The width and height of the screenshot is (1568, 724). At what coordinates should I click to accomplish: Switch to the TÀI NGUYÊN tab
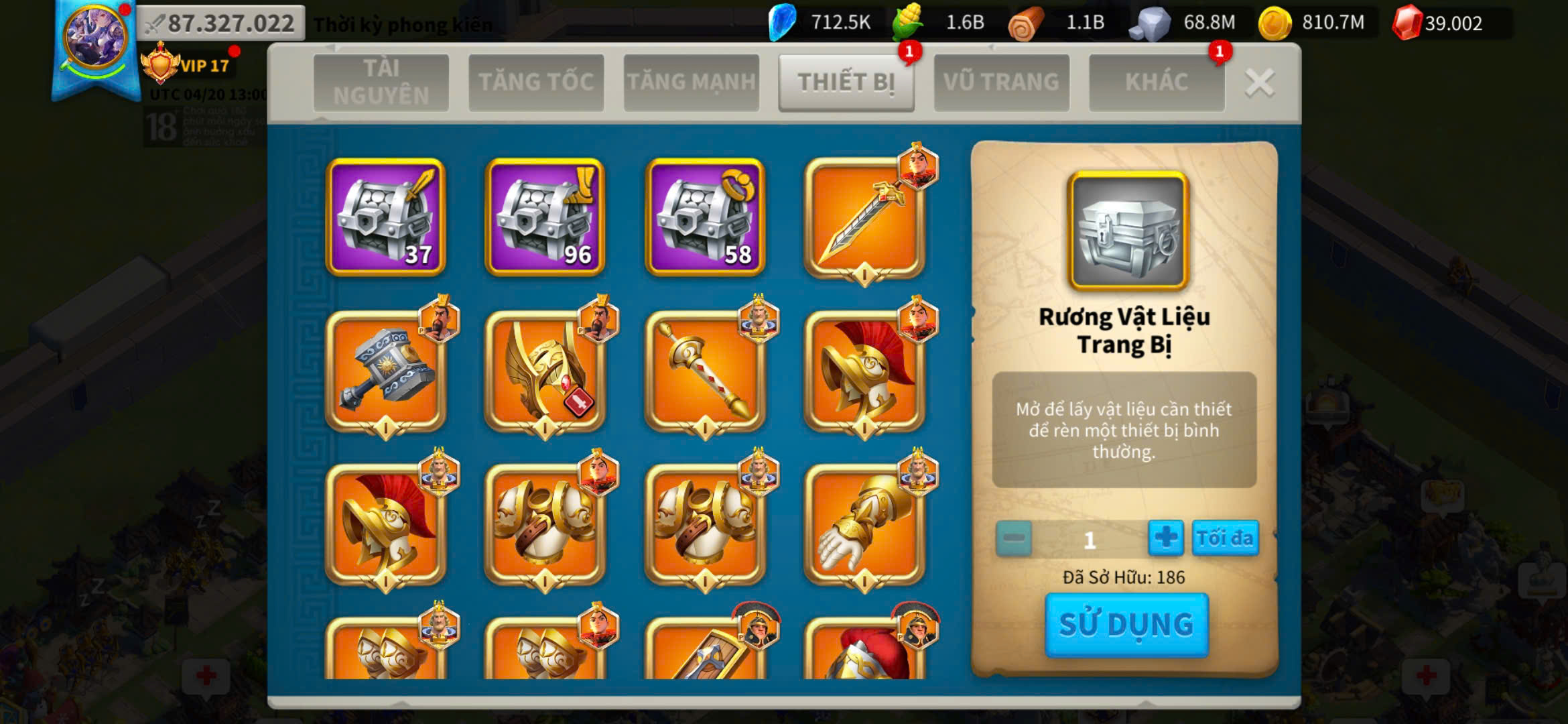(x=381, y=82)
